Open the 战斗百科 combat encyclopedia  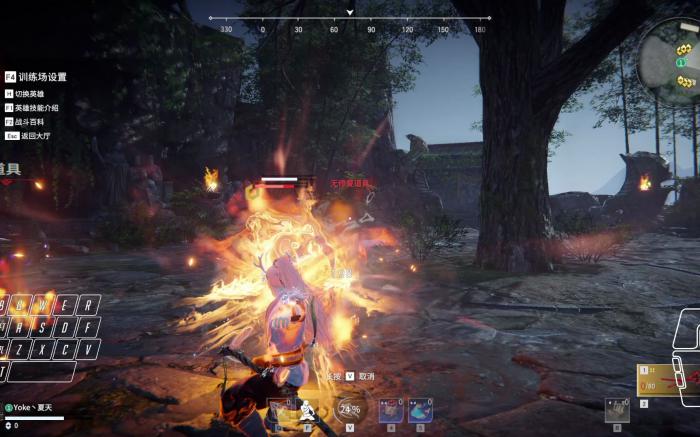tap(33, 121)
